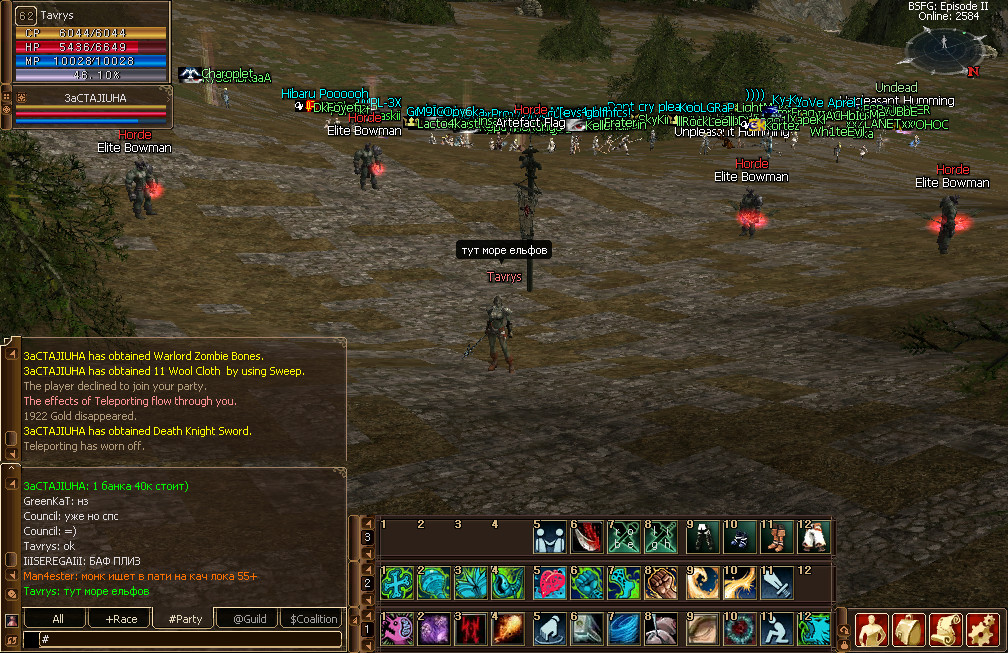The image size is (1008, 653).
Task: Activate the bloody blade skill icon
Action: pyautogui.click(x=586, y=538)
